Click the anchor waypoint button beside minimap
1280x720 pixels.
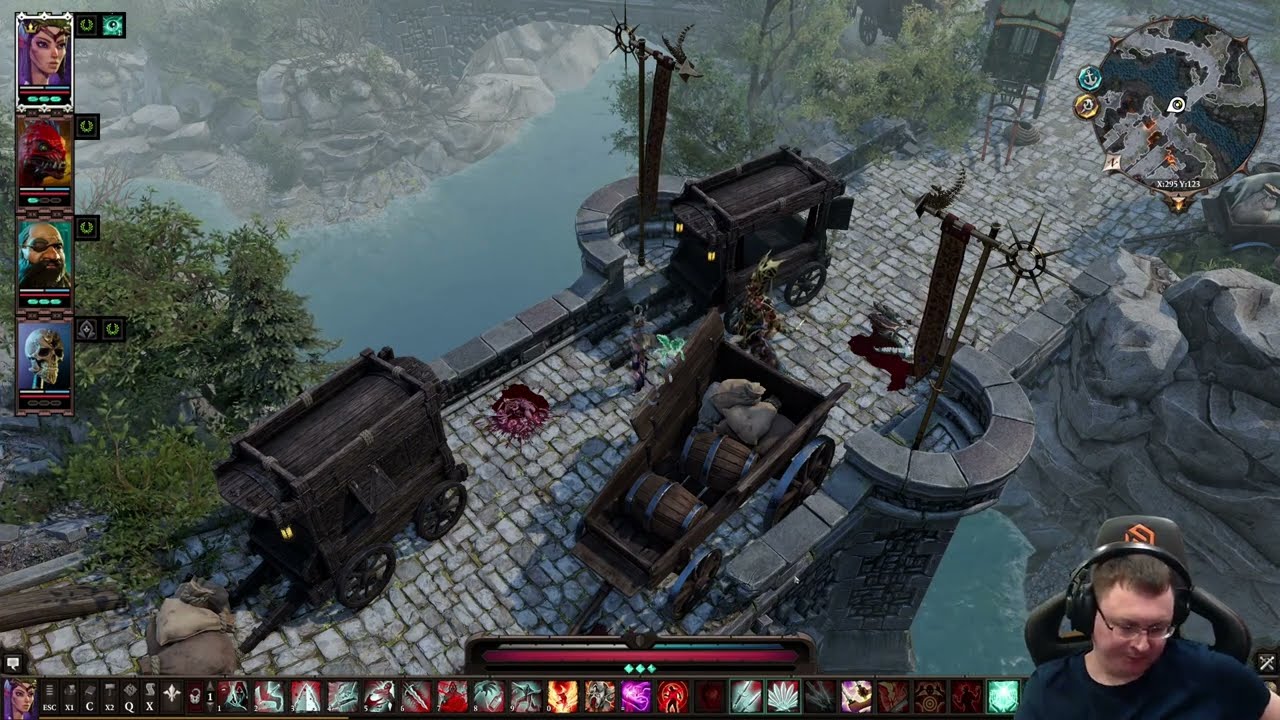click(x=1089, y=78)
